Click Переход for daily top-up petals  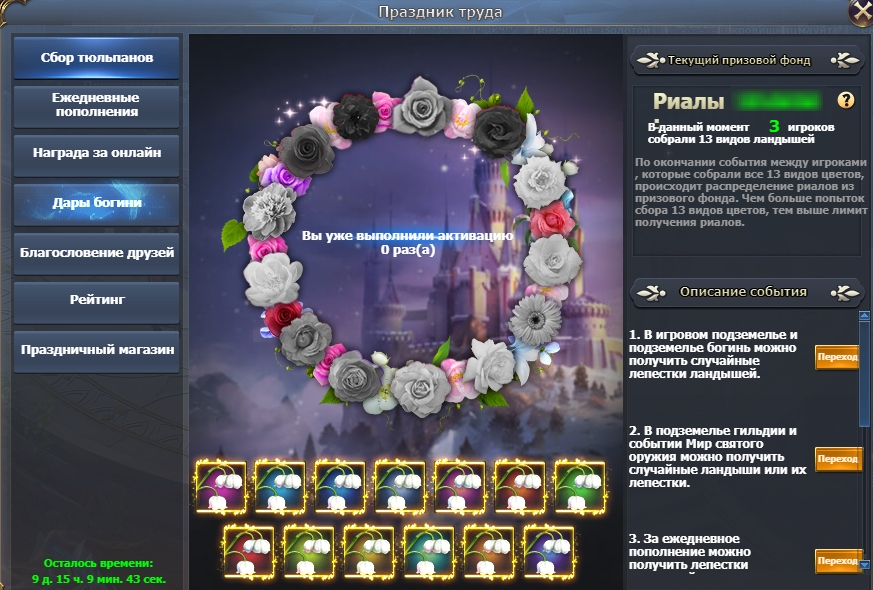(837, 561)
